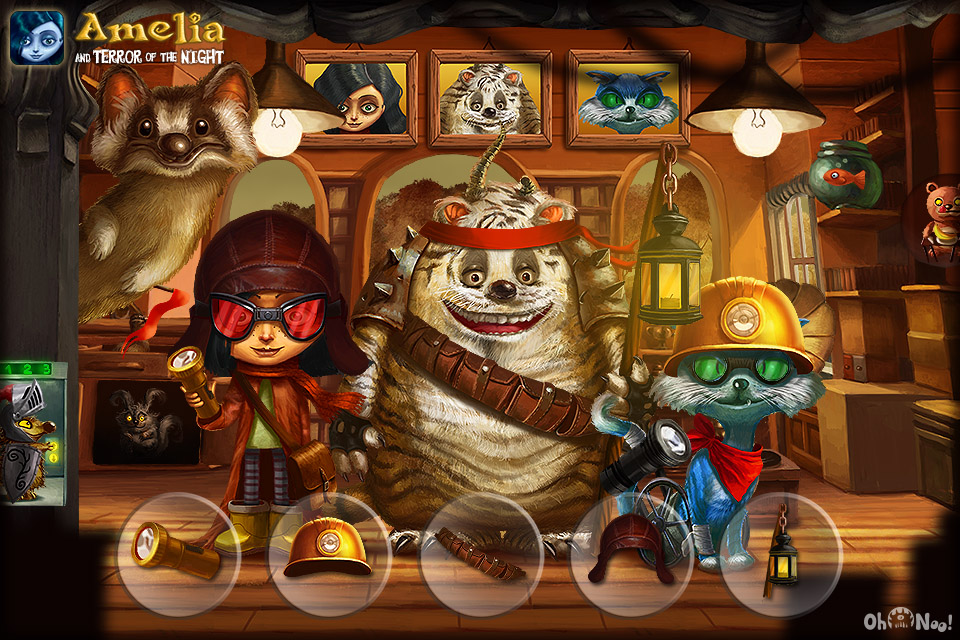Screen dimensions: 960x640
Task: Pick the leather bandolier belt bubble
Action: point(481,555)
